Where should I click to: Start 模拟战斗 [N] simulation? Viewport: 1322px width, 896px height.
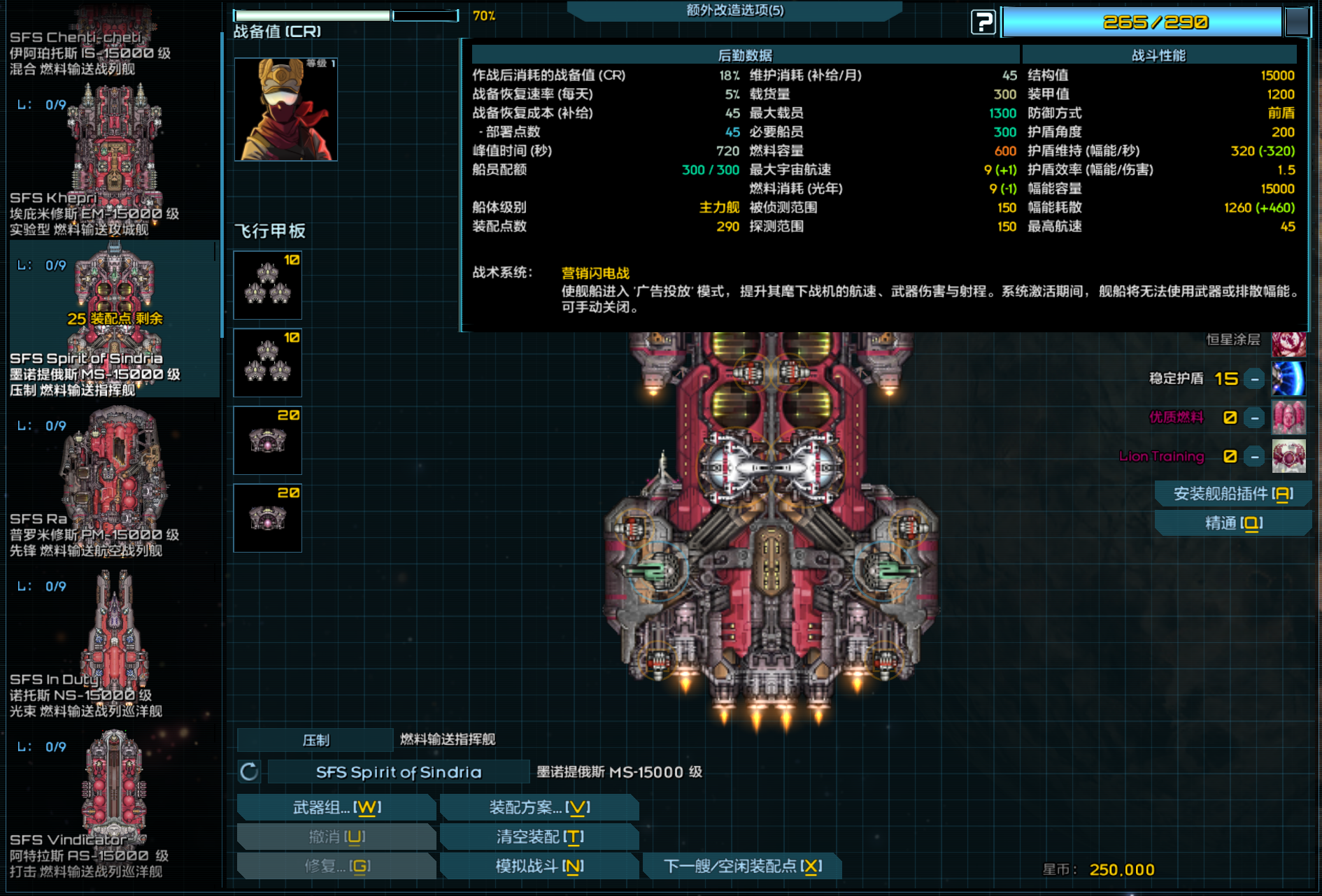(x=539, y=866)
